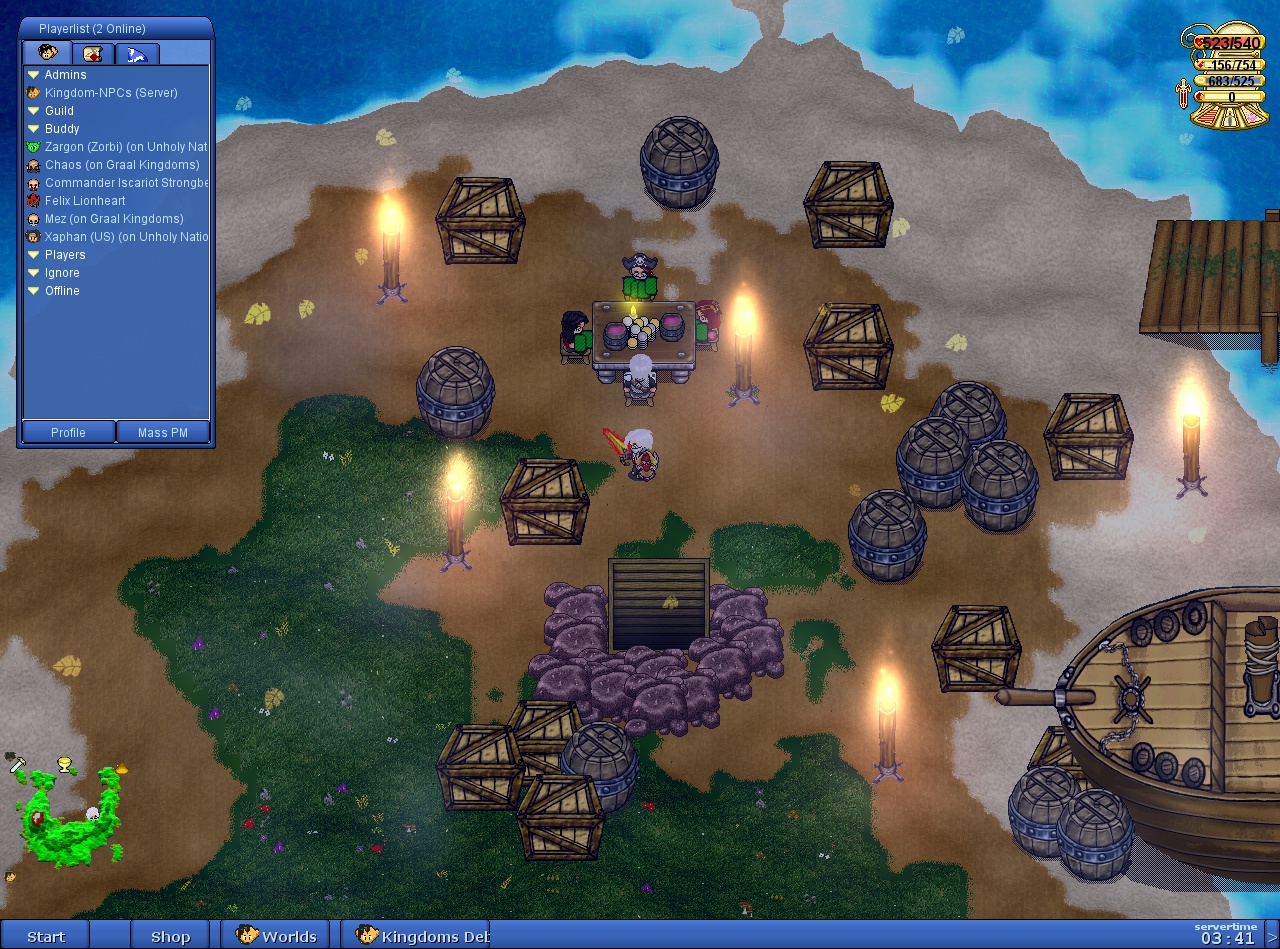Open the Start menu
Image resolution: width=1280 pixels, height=949 pixels.
46,936
